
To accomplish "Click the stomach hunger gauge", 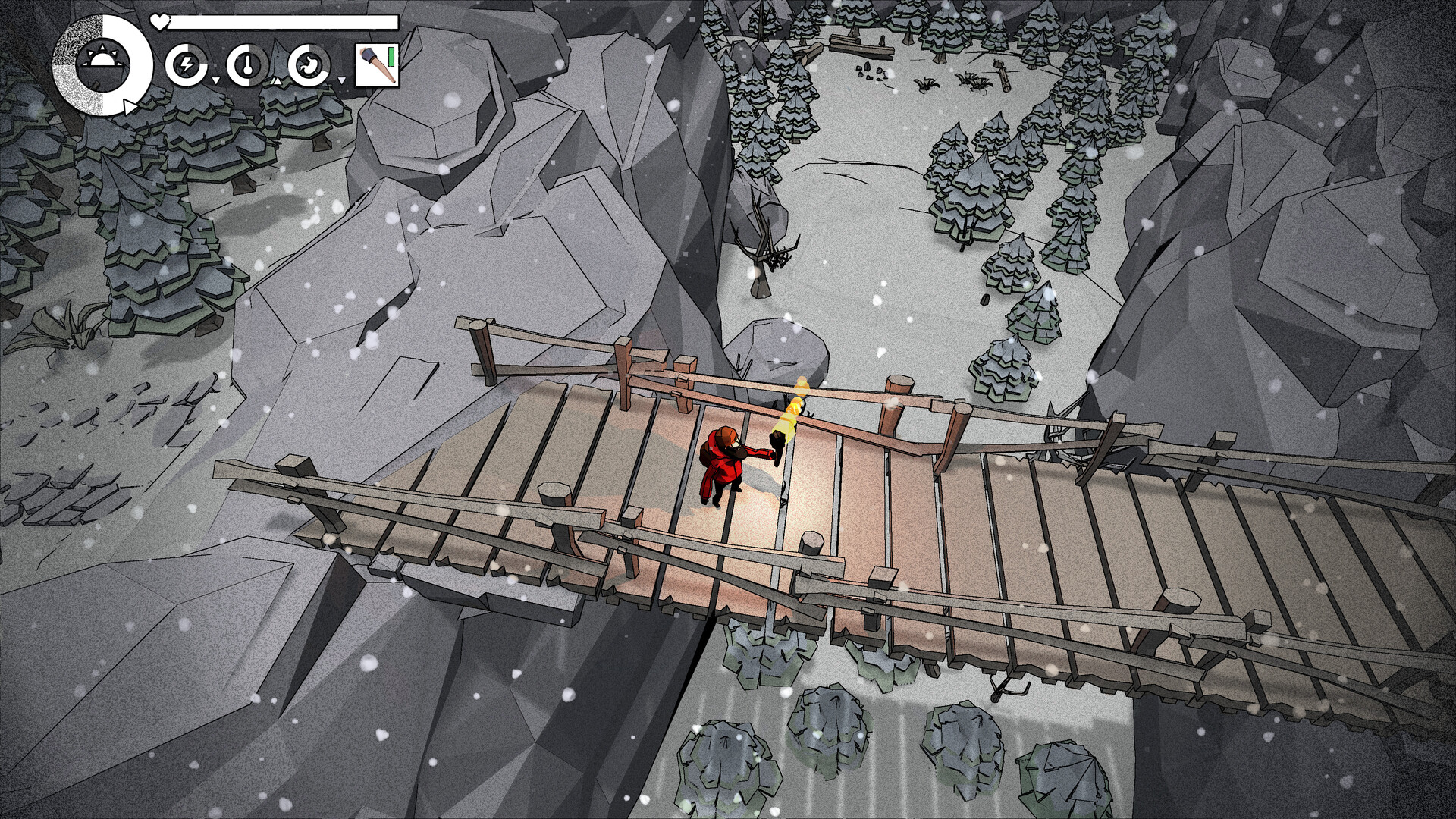I will [309, 66].
